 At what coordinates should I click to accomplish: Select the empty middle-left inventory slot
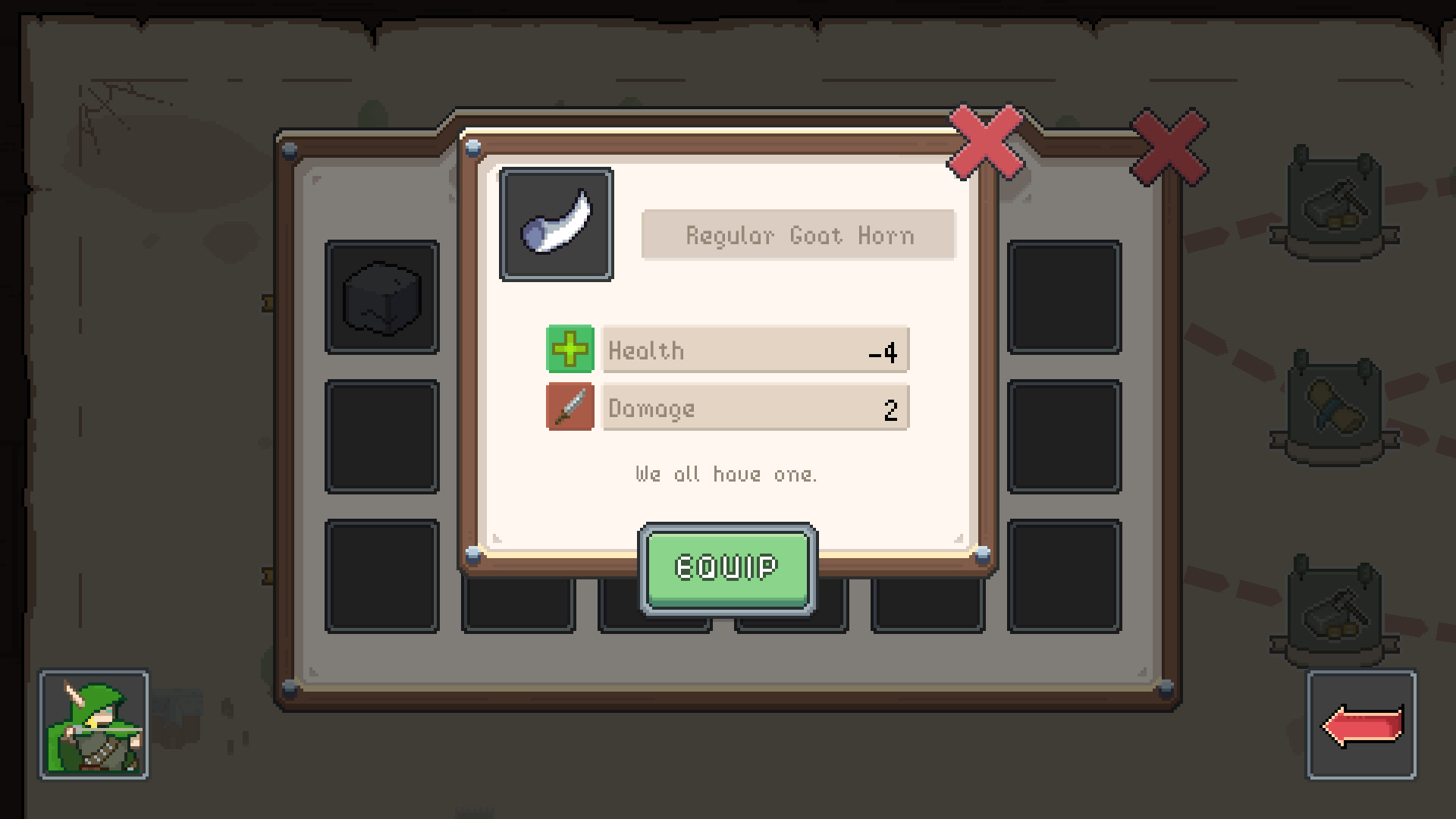[381, 436]
